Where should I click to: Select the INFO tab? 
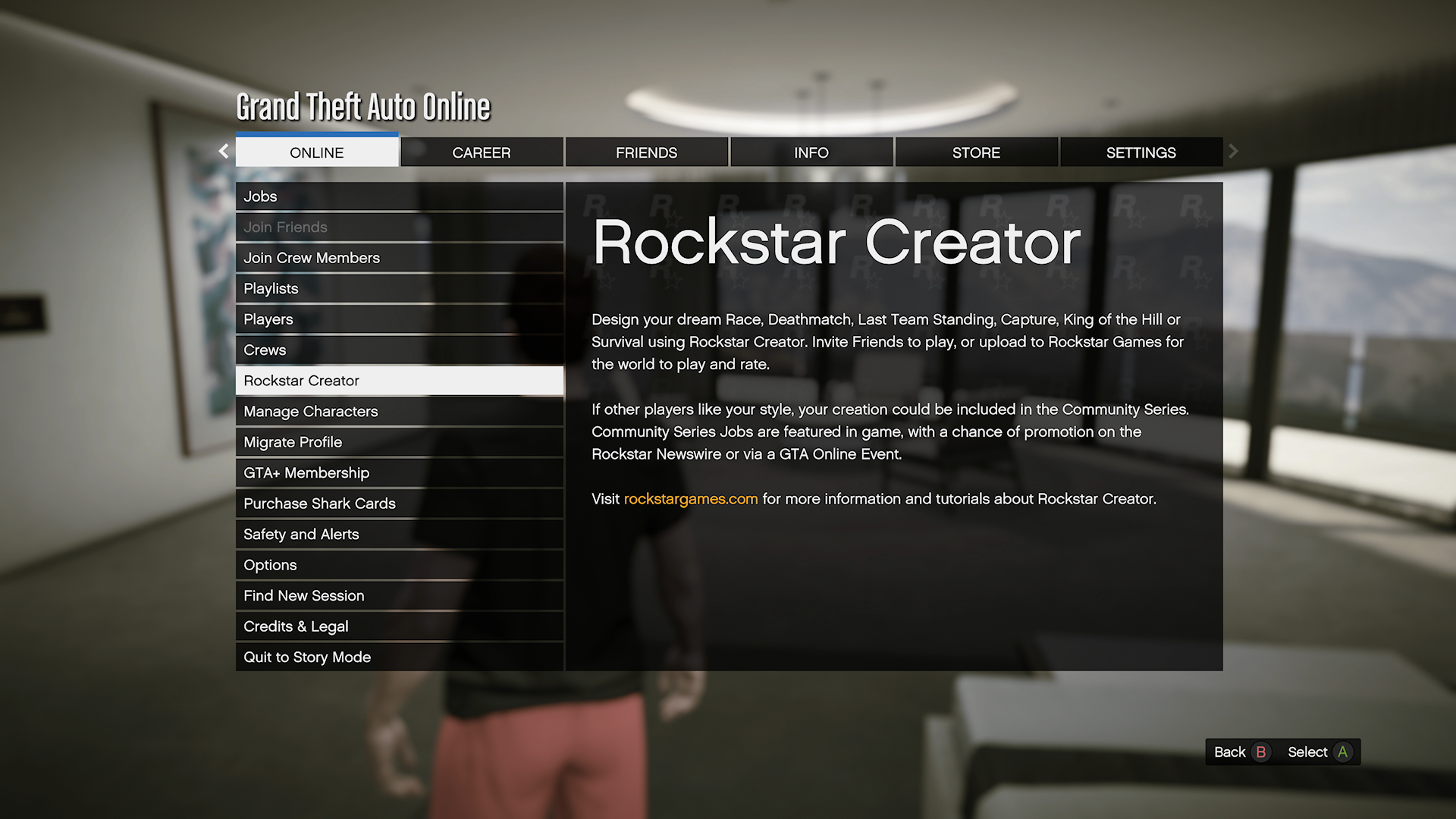tap(811, 152)
